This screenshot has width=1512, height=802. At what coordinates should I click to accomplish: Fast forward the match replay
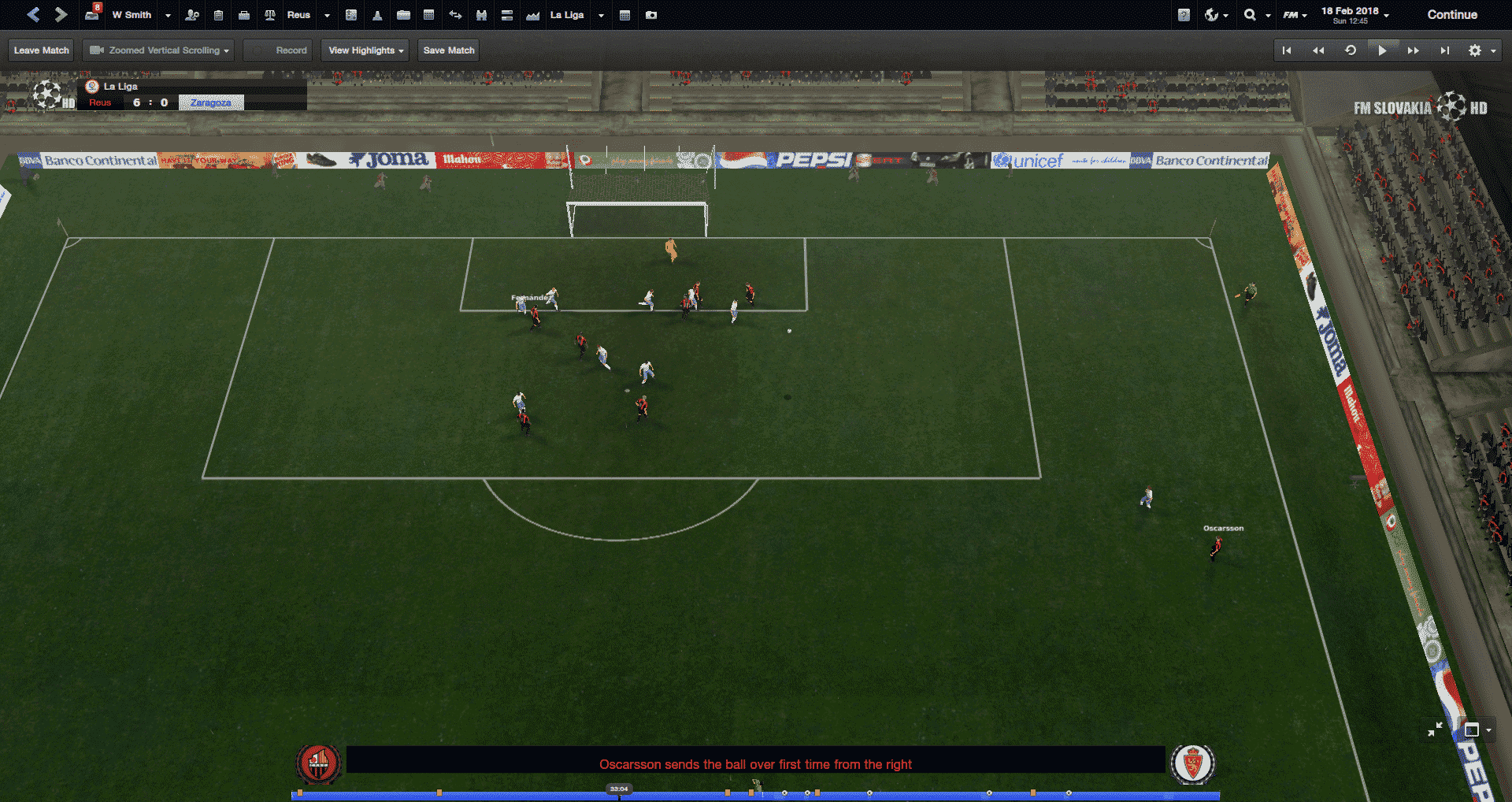[1414, 50]
